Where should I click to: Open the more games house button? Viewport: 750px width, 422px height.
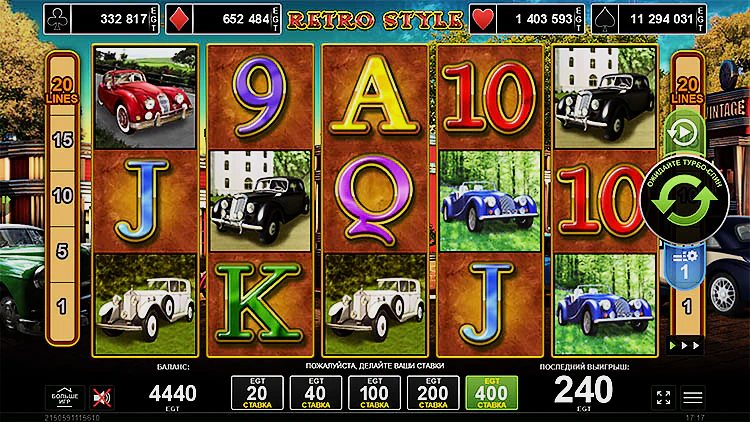[62, 397]
